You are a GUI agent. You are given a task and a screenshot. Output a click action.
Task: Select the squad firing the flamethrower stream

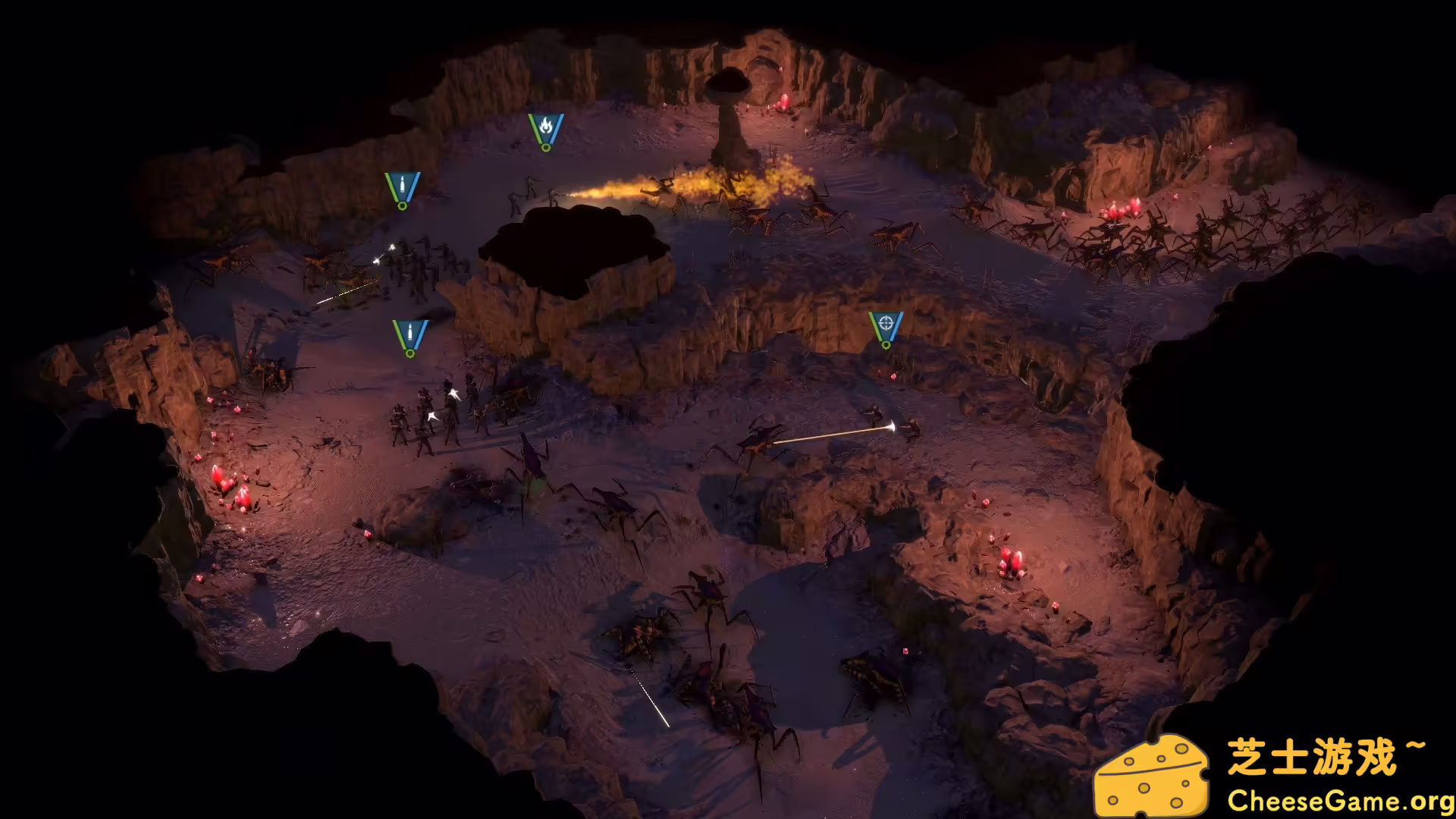coord(538,196)
